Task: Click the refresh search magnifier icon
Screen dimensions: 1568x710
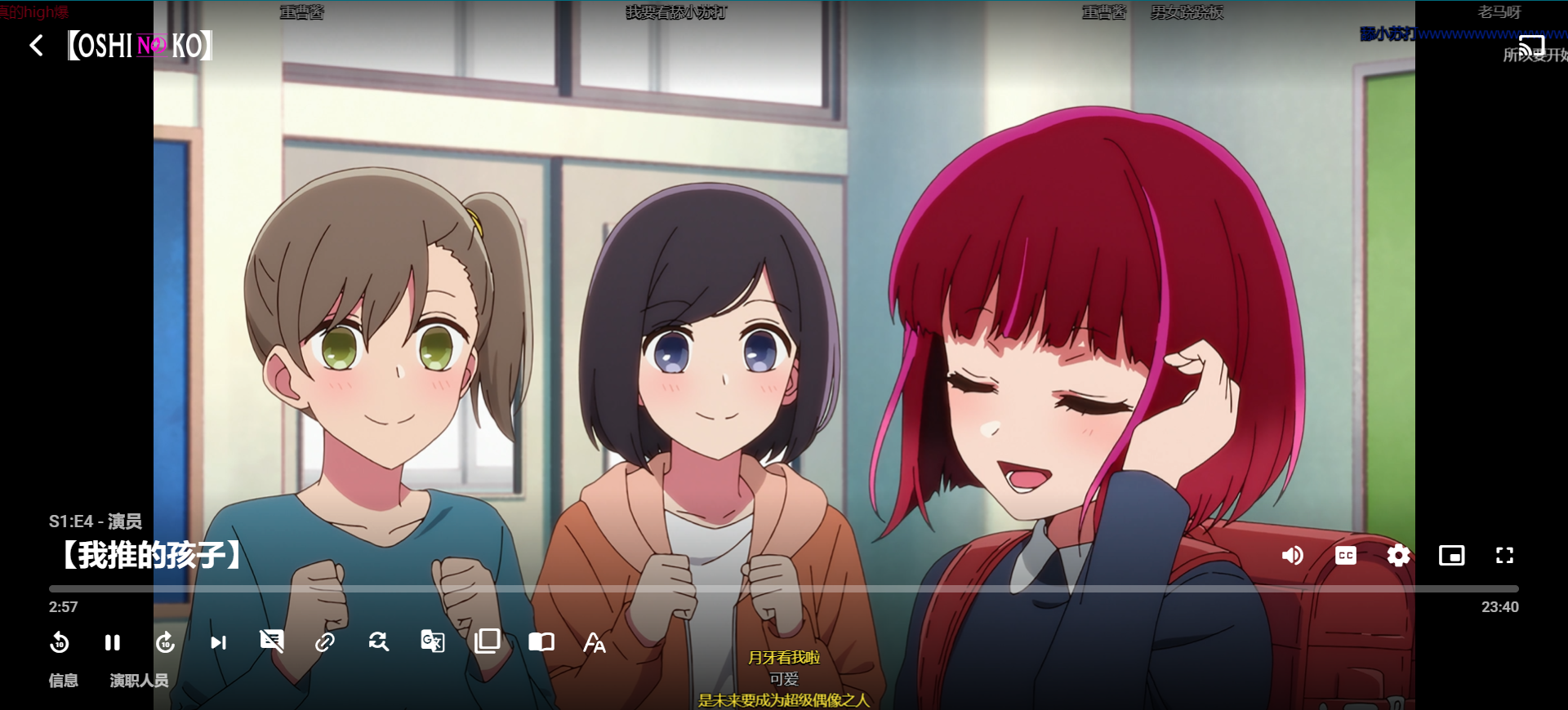Action: [378, 642]
